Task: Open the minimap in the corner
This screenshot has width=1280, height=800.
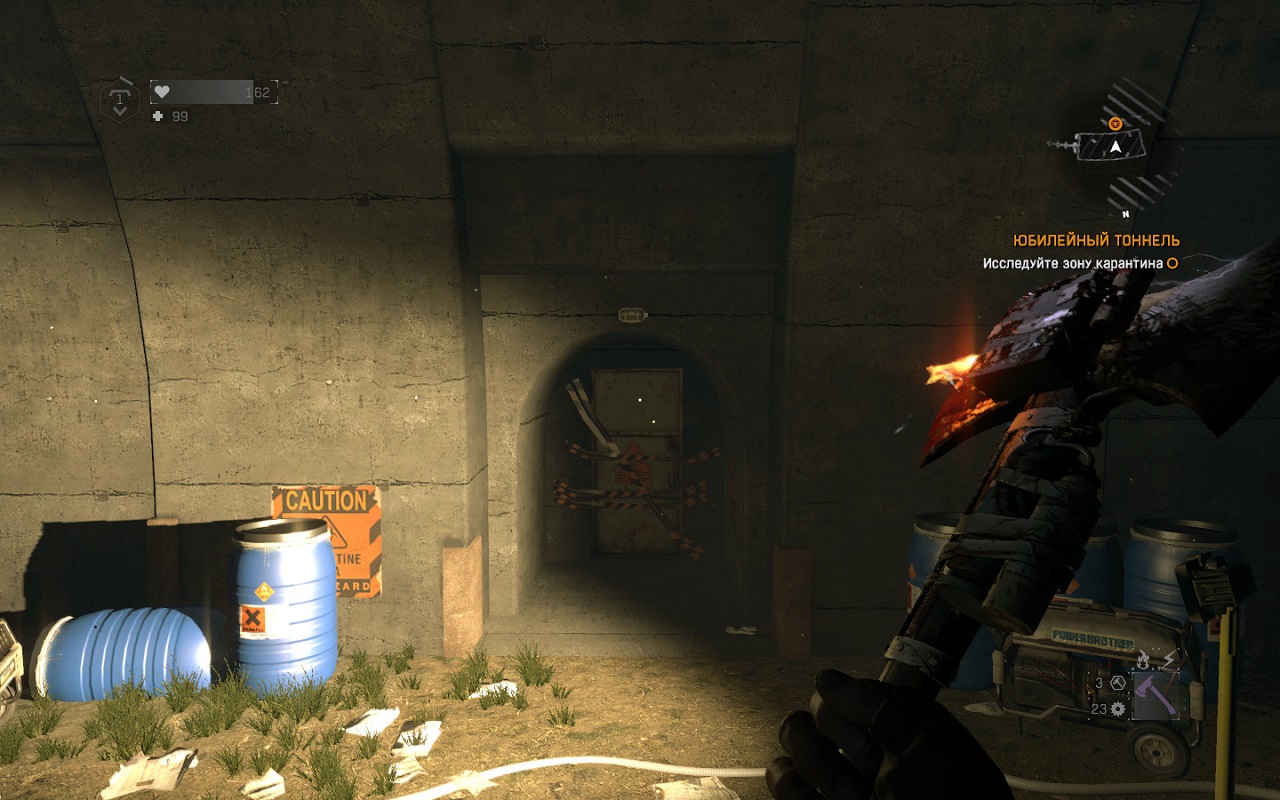Action: pos(1116,146)
